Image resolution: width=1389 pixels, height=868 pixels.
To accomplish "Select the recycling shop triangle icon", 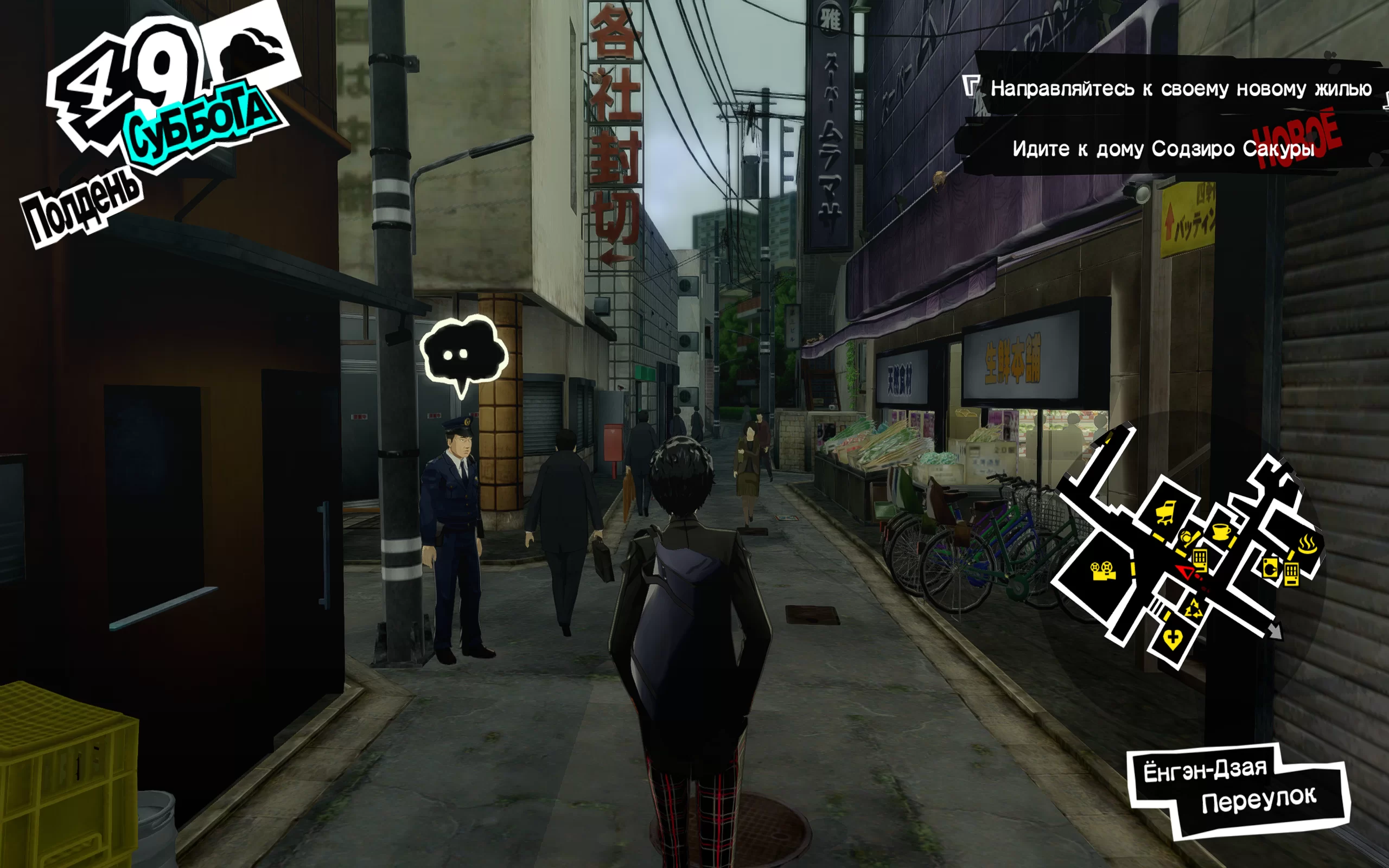I will click(x=1195, y=609).
